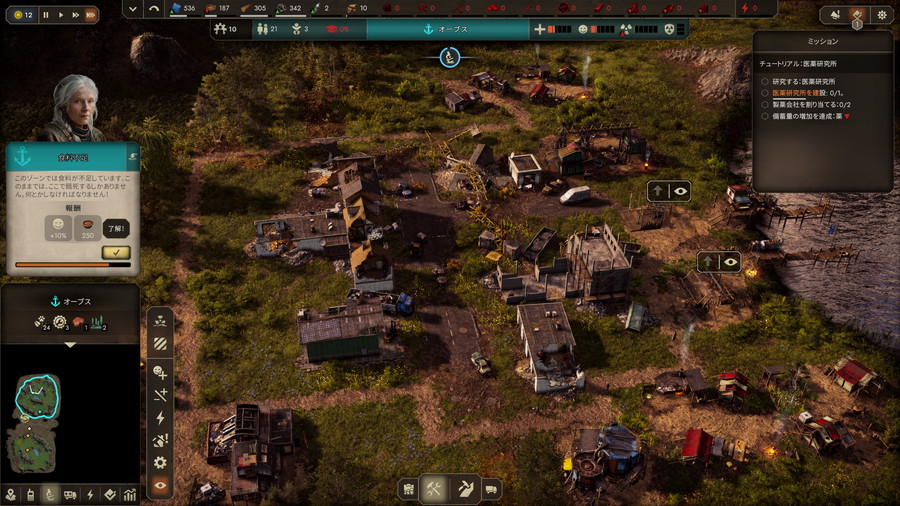
Task: Open the mission notifications icon with badge
Action: pyautogui.click(x=857, y=15)
